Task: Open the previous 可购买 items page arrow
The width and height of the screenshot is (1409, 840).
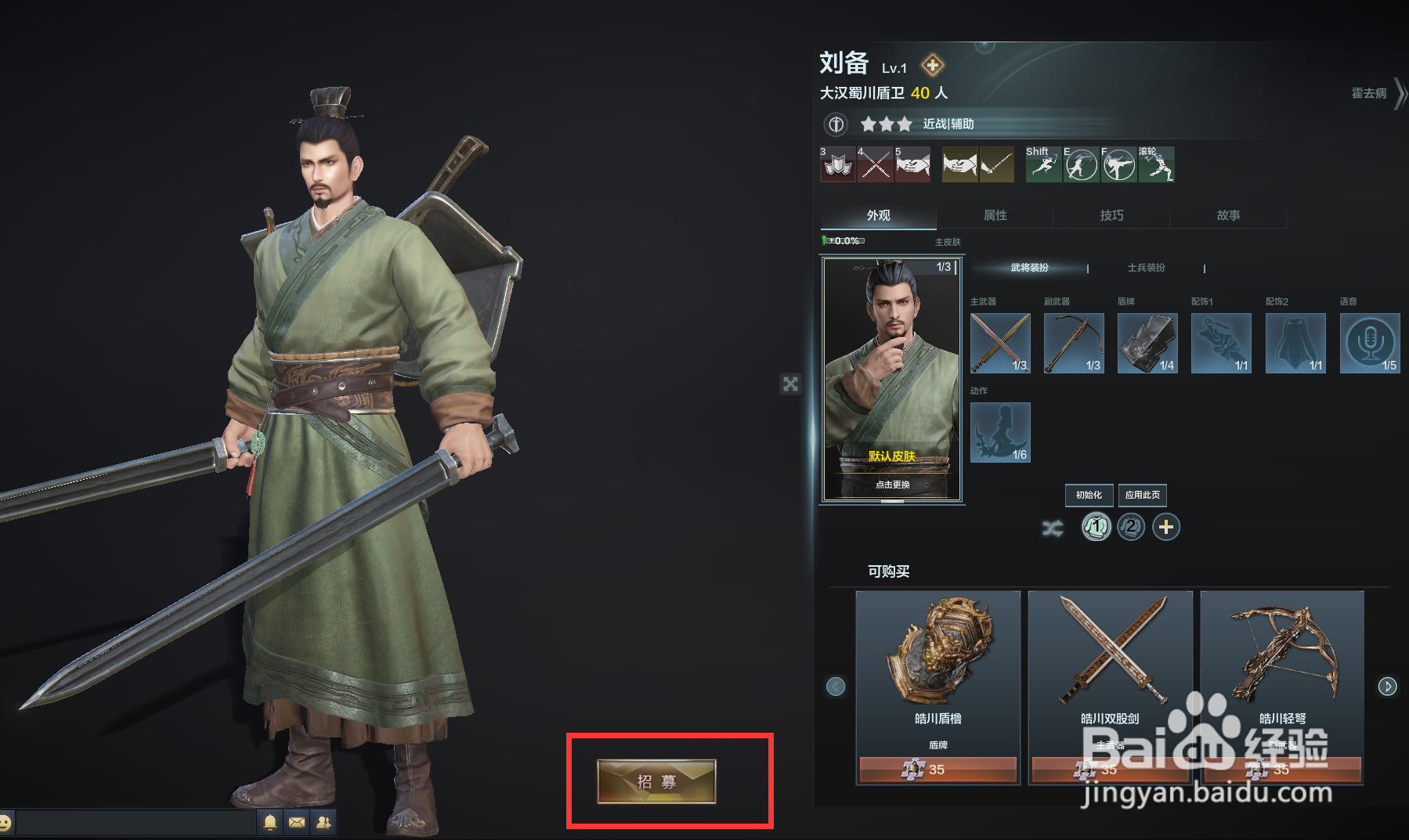Action: click(836, 686)
